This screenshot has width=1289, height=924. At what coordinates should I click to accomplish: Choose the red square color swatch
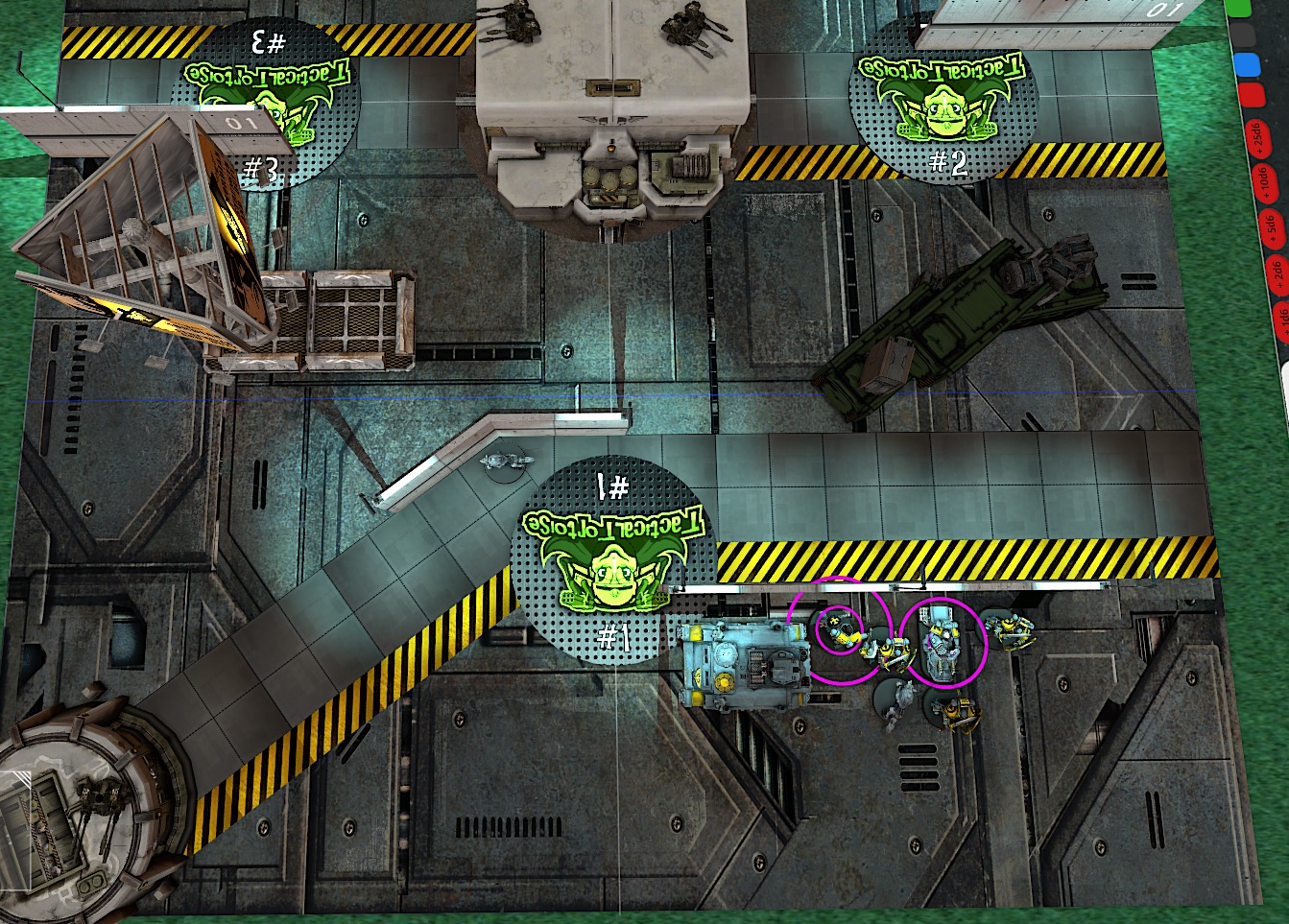tap(1250, 95)
